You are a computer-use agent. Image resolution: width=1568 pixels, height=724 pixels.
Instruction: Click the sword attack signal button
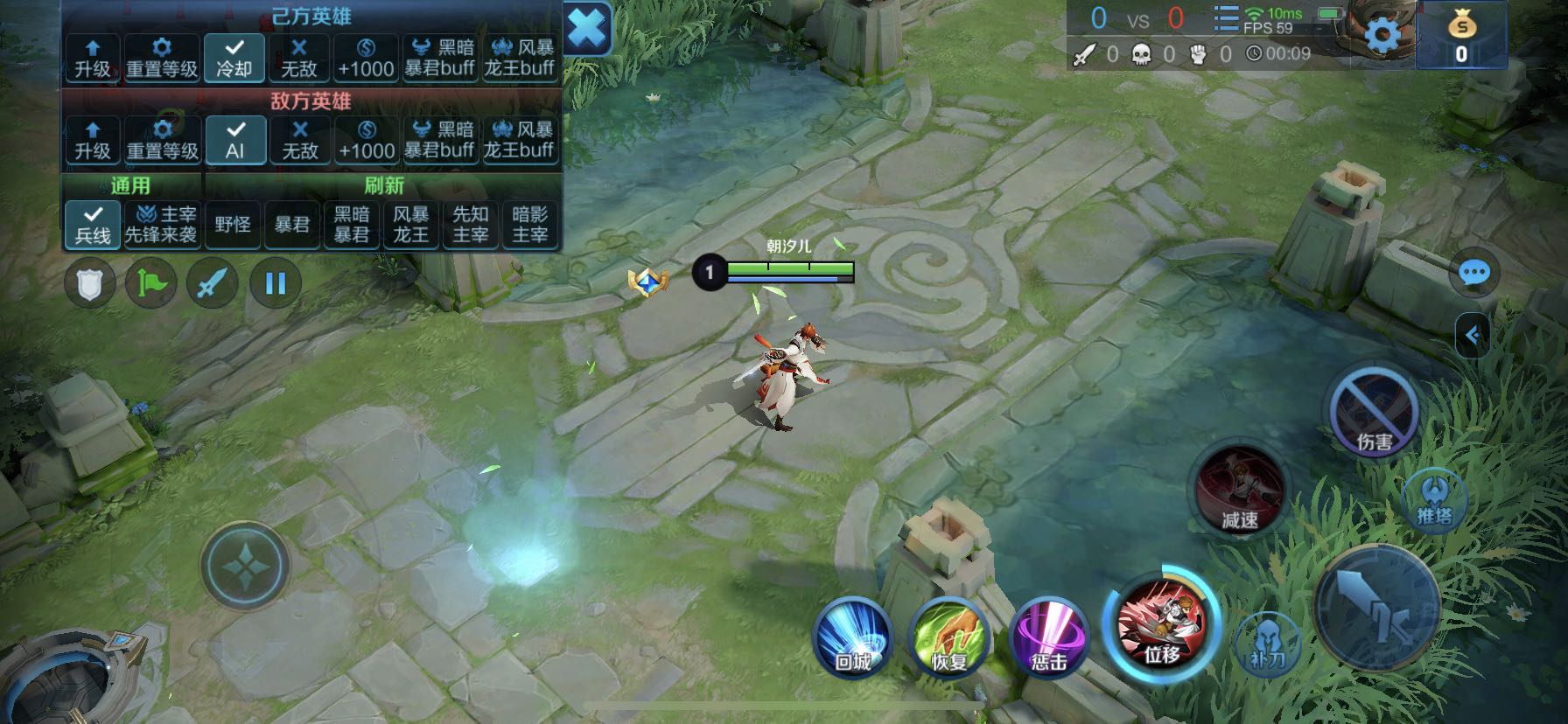pos(213,283)
